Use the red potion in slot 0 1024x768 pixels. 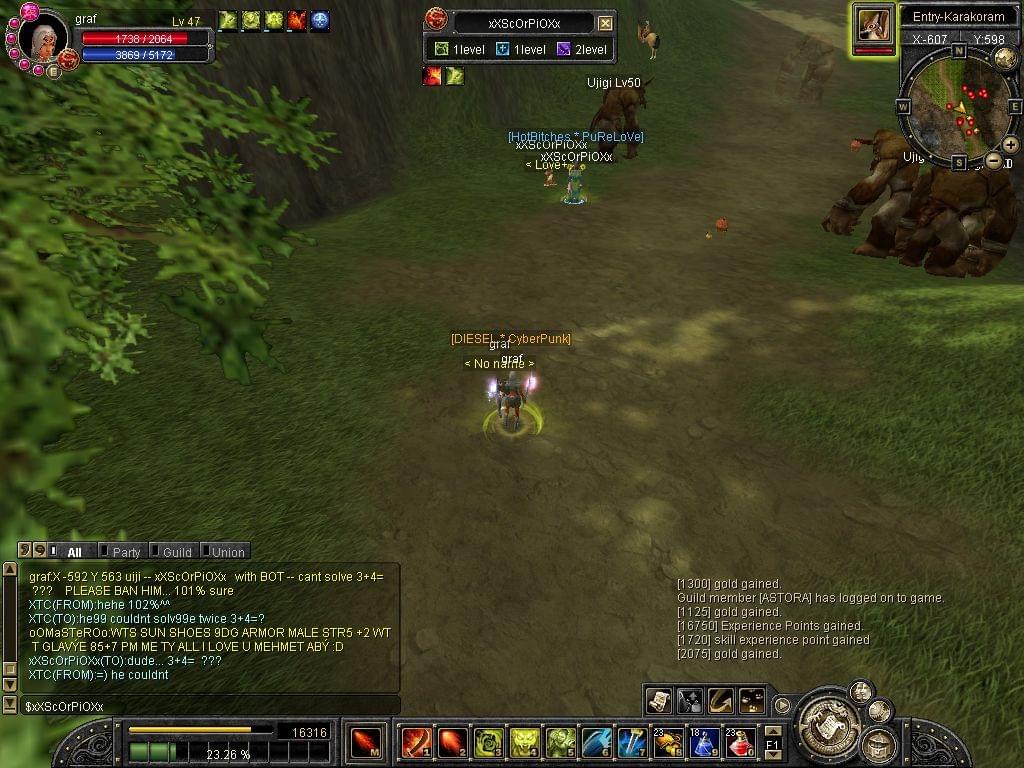click(739, 743)
